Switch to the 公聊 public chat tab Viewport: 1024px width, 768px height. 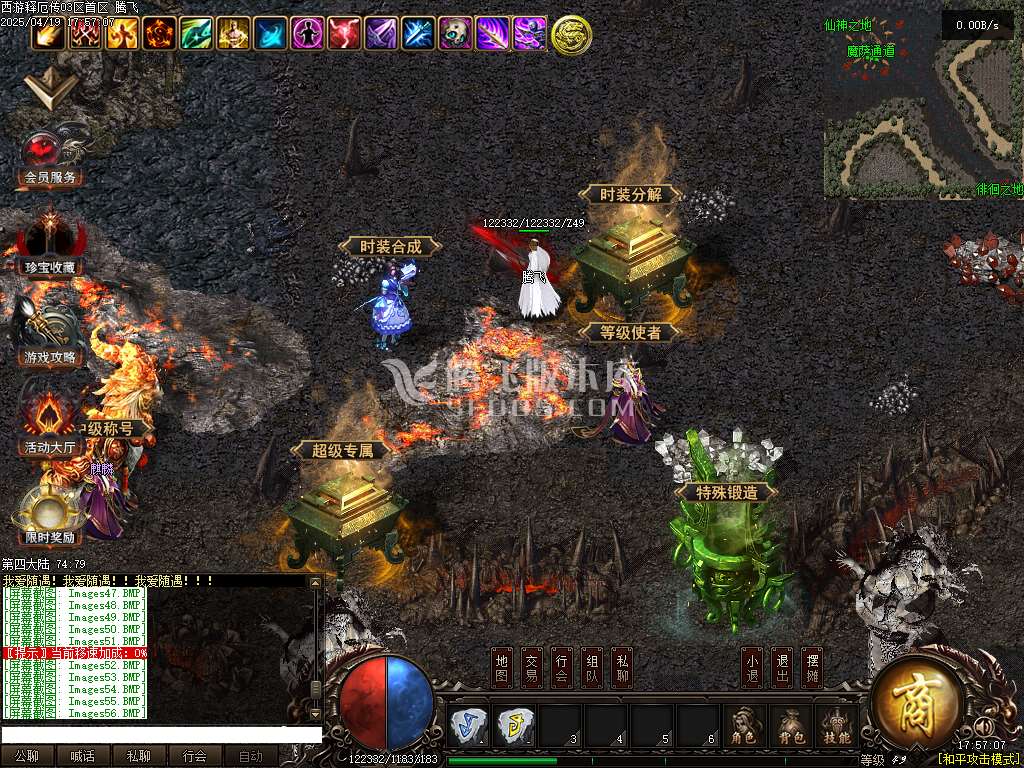click(x=27, y=757)
